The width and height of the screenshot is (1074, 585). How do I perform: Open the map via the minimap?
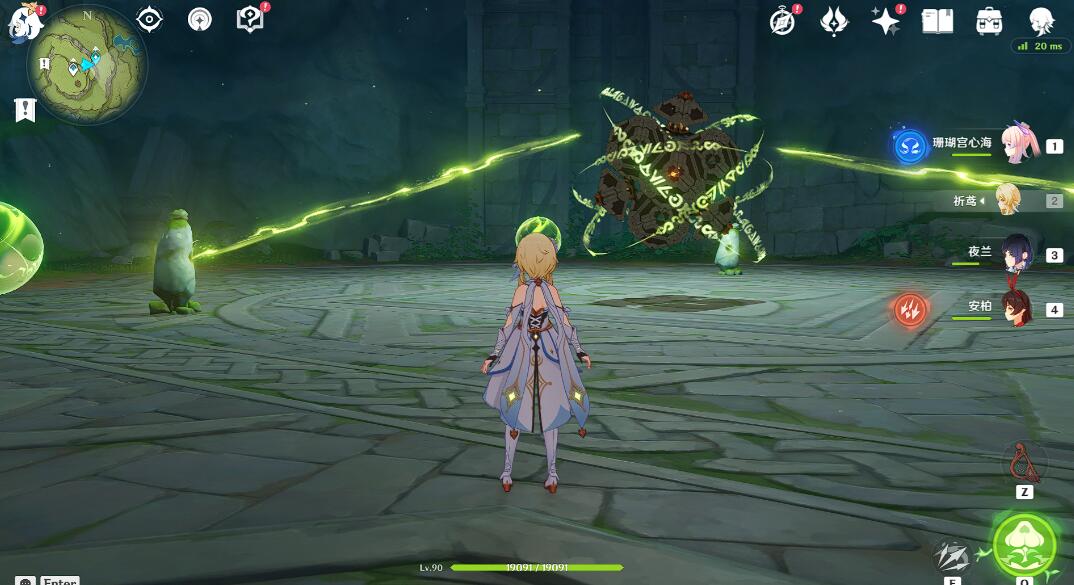[x=87, y=64]
